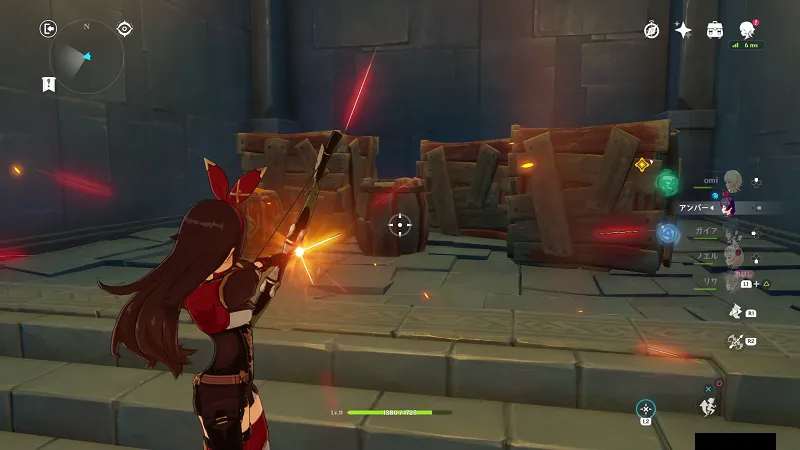
Task: Open the circular minimap
Action: pyautogui.click(x=87, y=56)
